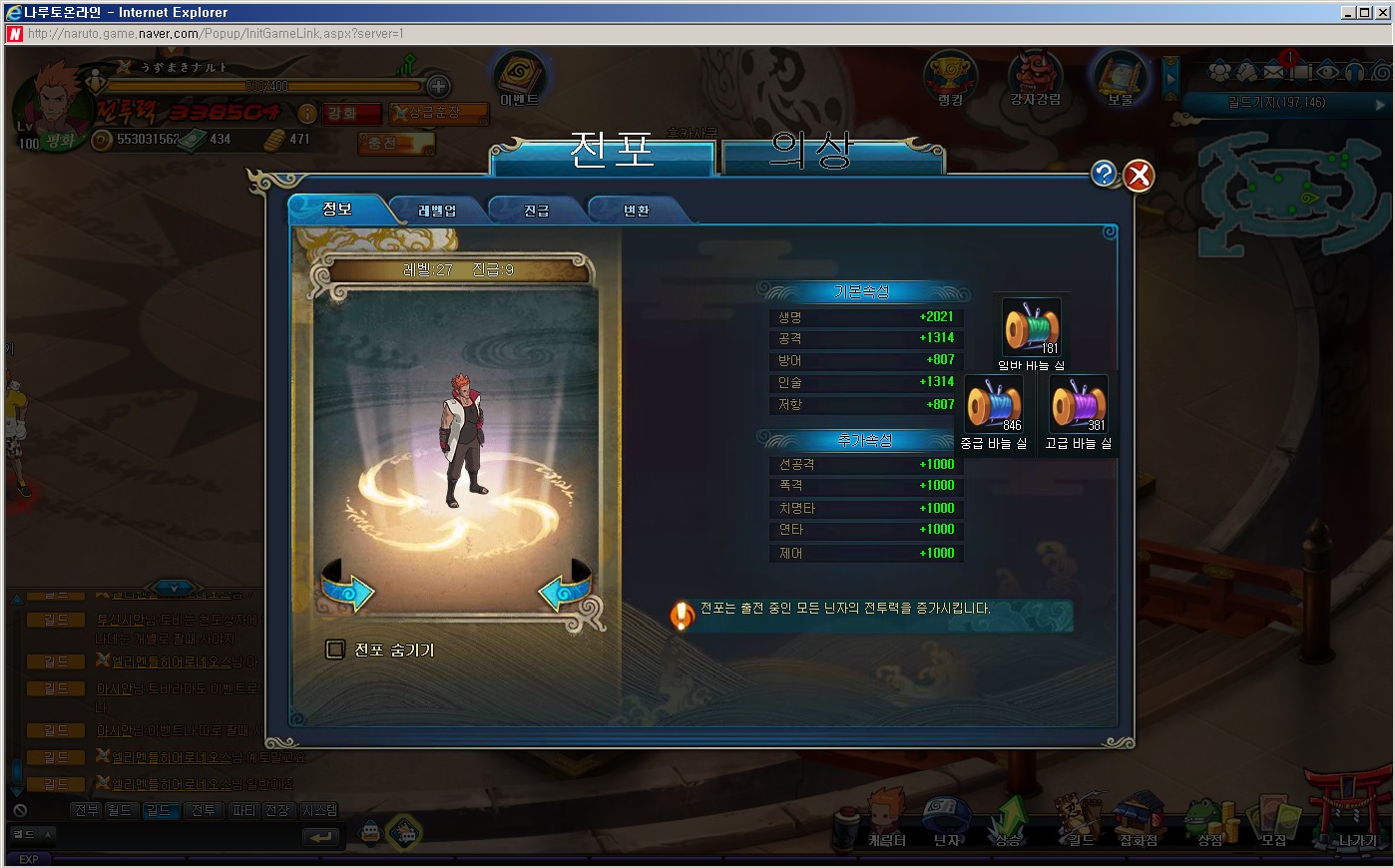Switch to the 의상 header tab
The width and height of the screenshot is (1395, 868).
[811, 152]
